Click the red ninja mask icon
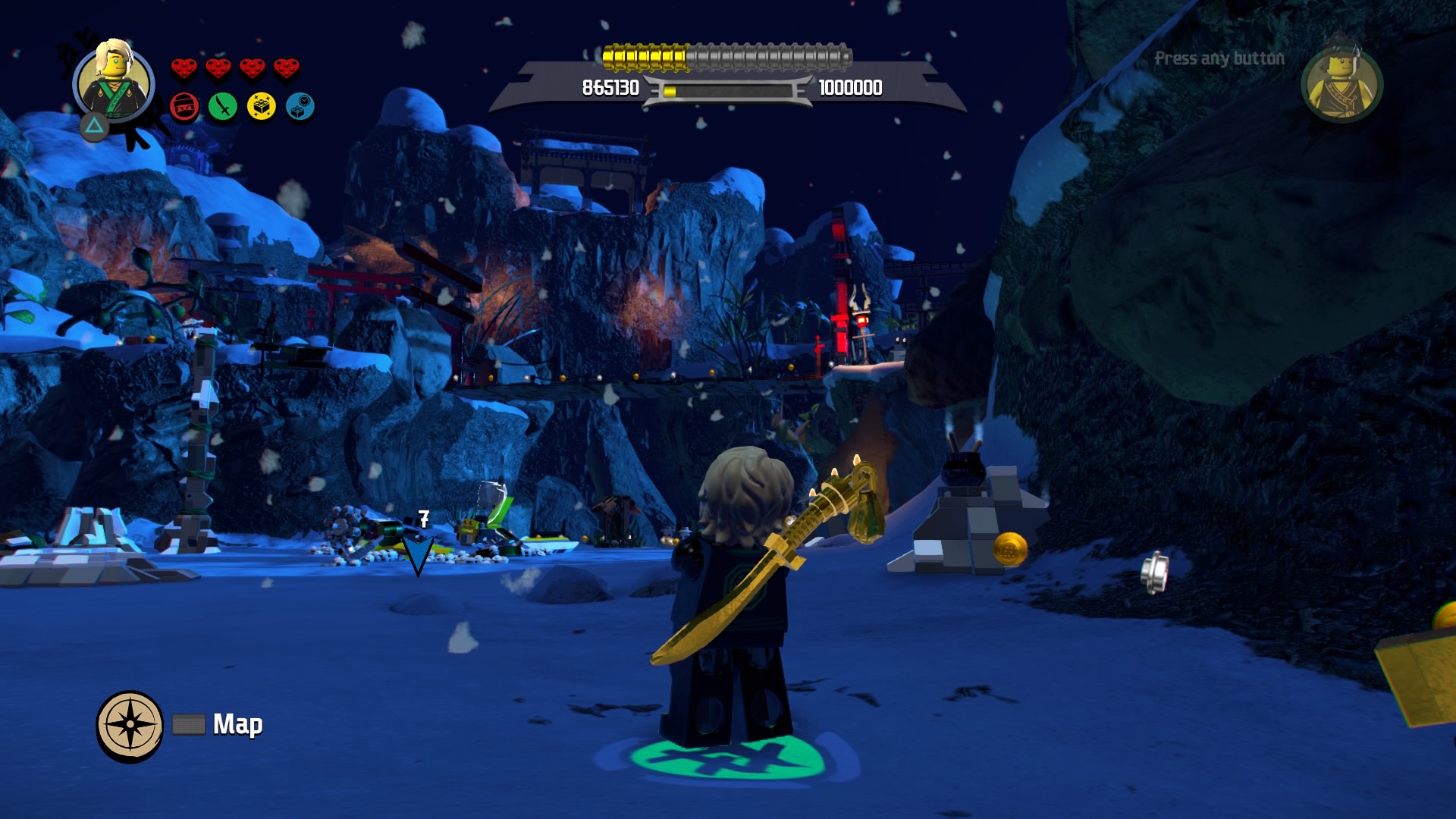Image resolution: width=1456 pixels, height=819 pixels. (184, 107)
